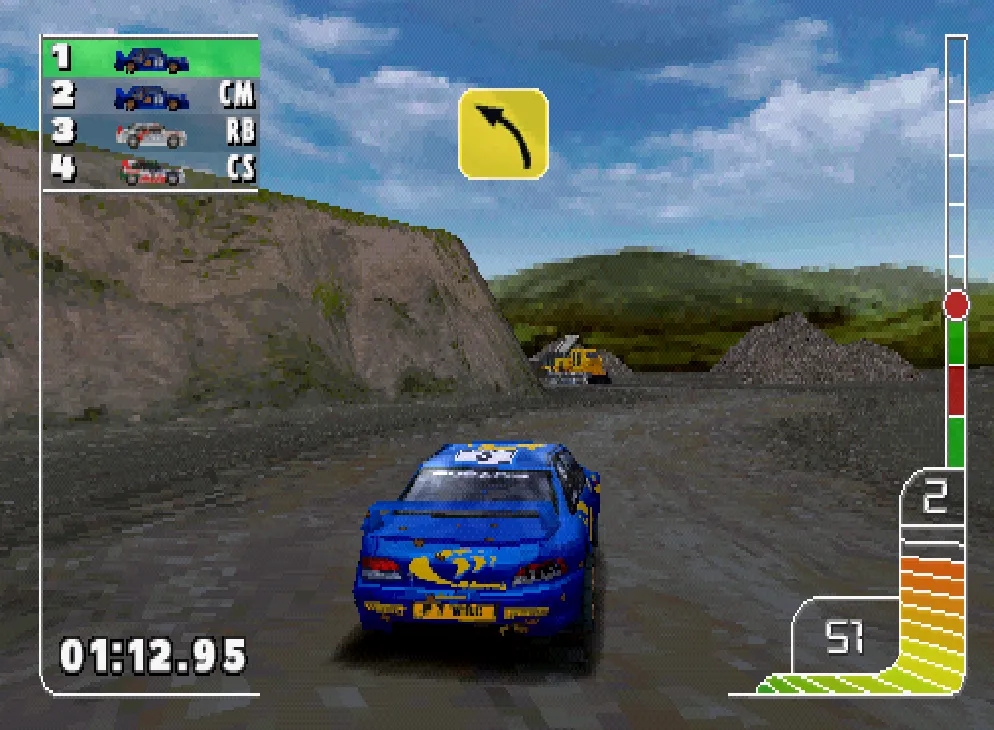994x730 pixels.
Task: Choose the RB driver standings row
Action: click(150, 132)
